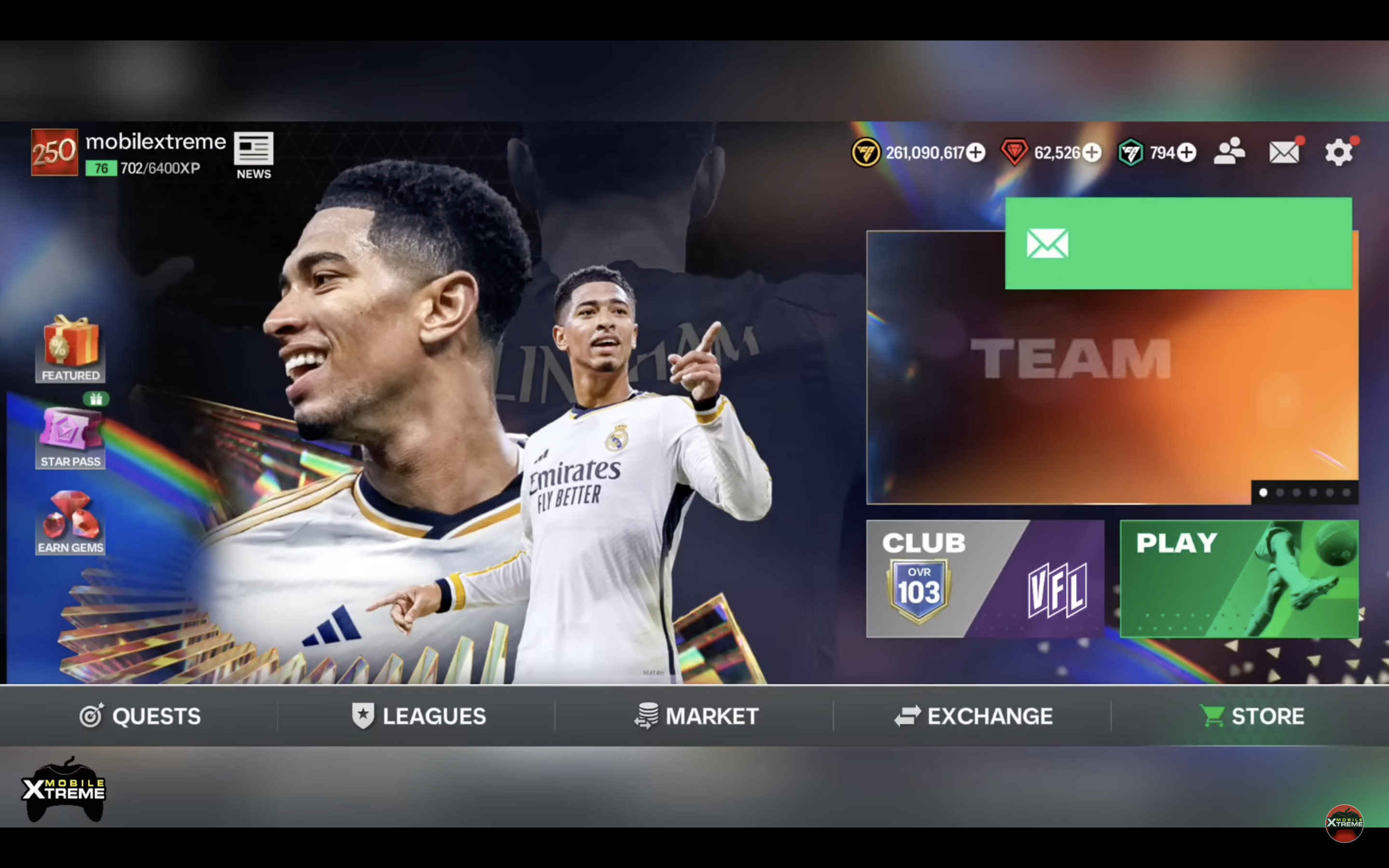Click the level 250 profile badge
The image size is (1389, 868).
(x=54, y=152)
